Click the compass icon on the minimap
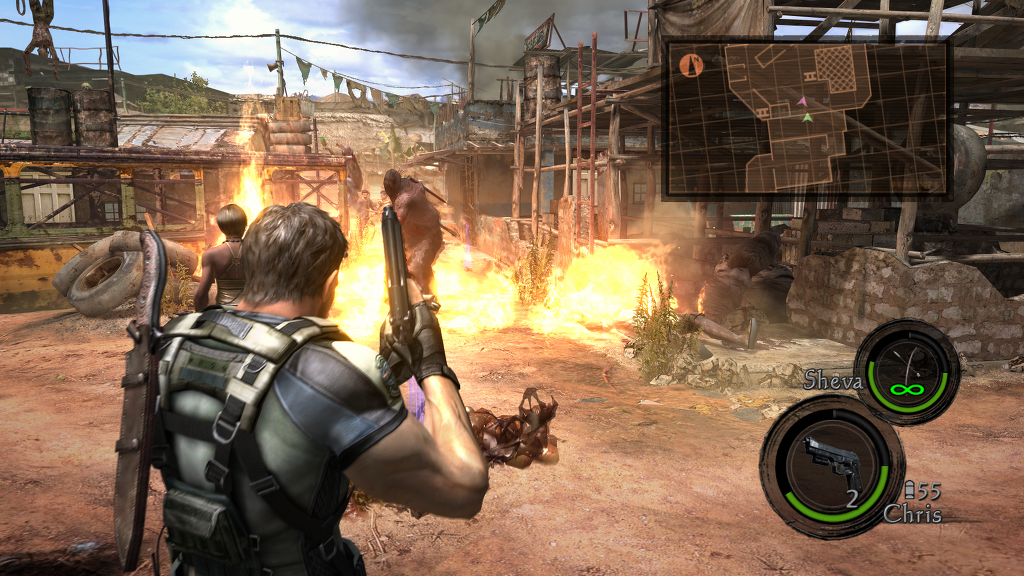 click(x=691, y=65)
